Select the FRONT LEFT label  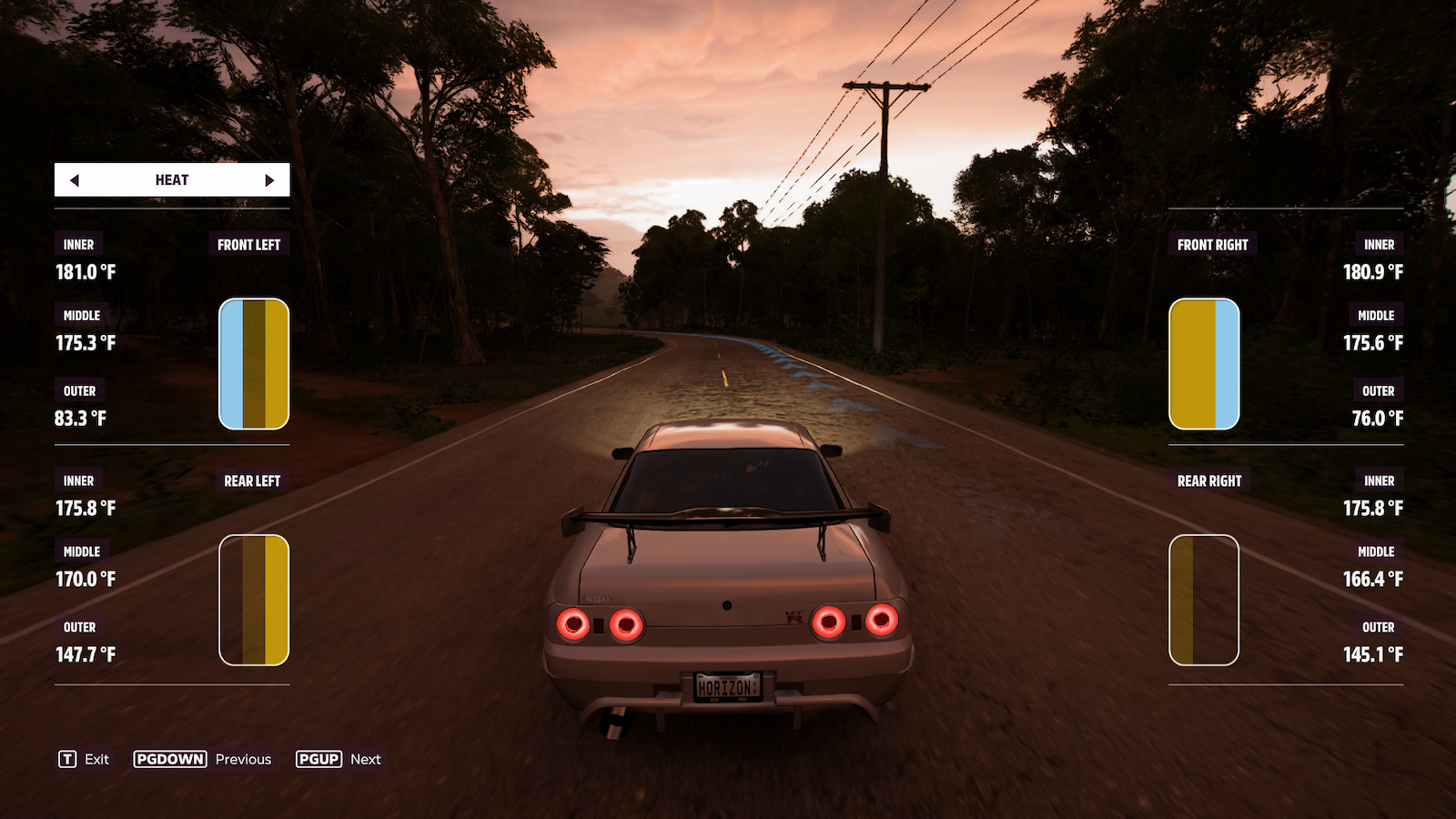tap(248, 244)
